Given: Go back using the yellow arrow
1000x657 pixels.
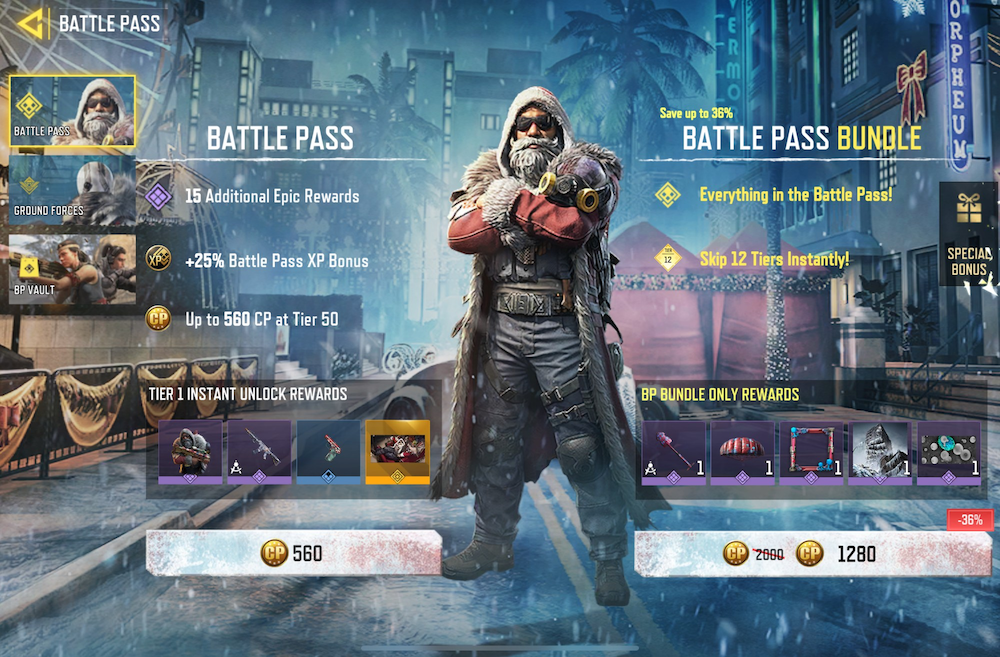Looking at the screenshot, I should [32, 22].
